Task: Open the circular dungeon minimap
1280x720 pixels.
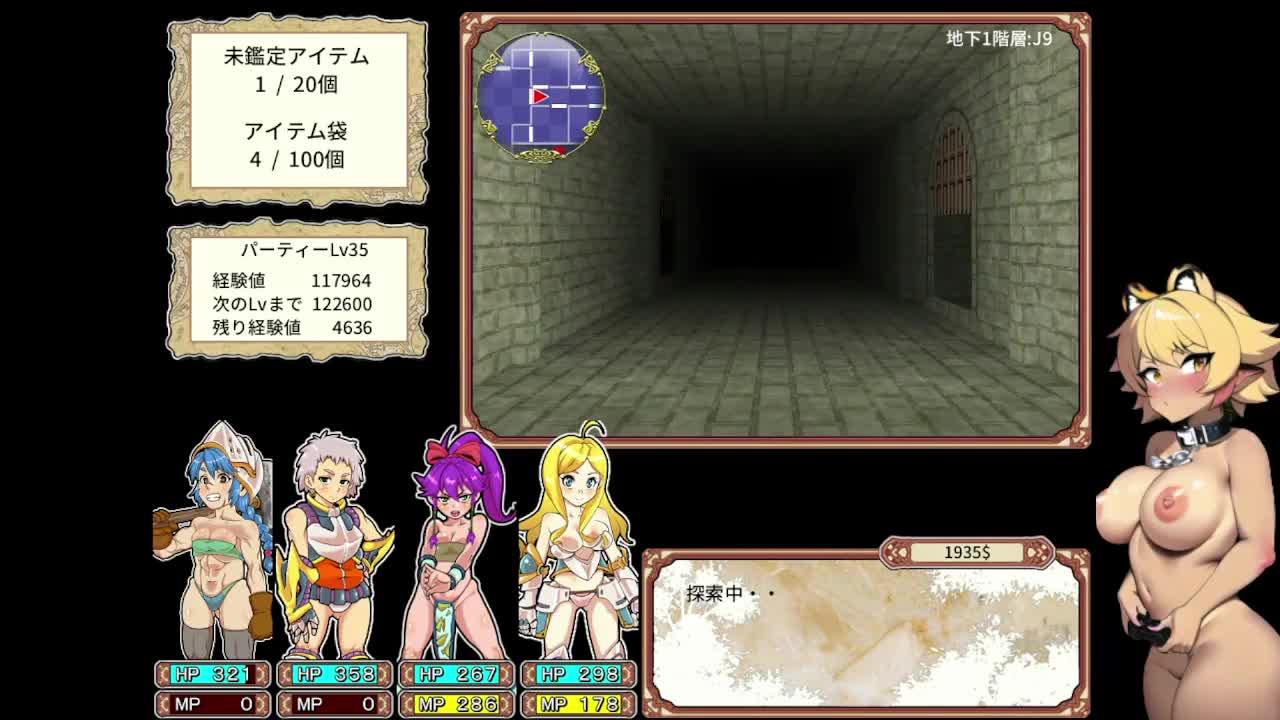Action: pyautogui.click(x=540, y=97)
